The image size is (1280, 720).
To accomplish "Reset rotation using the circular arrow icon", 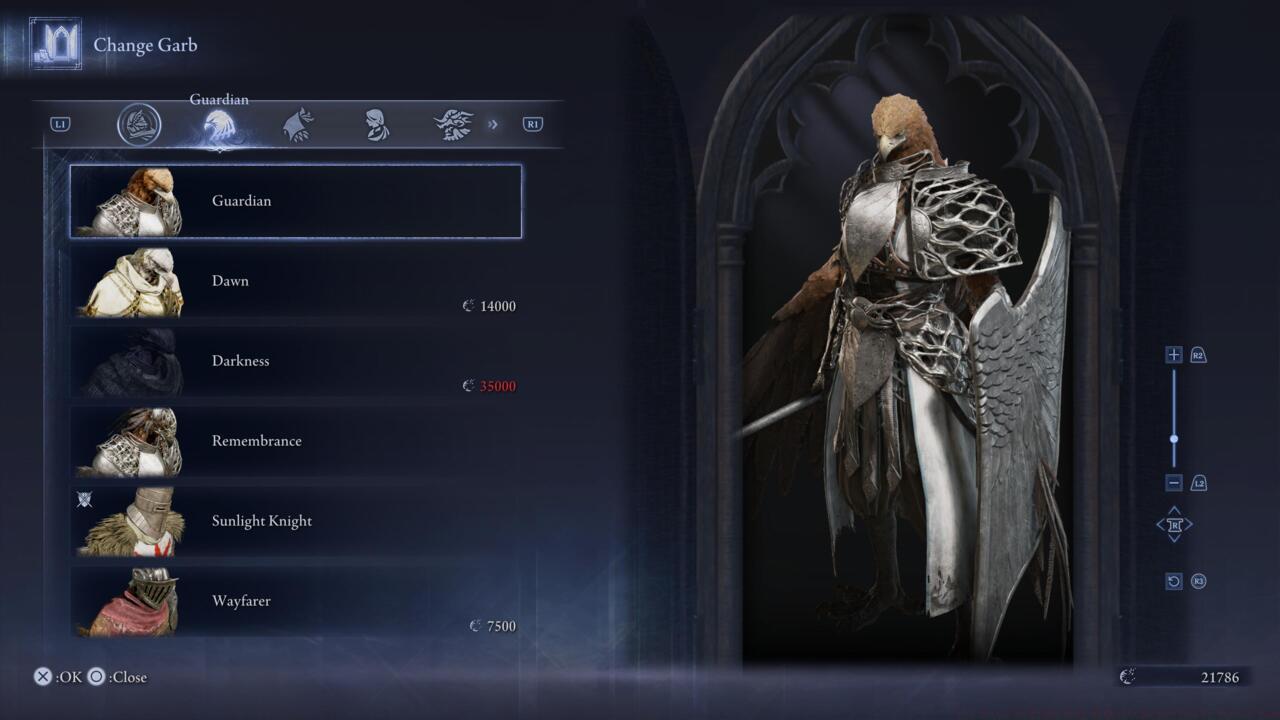I will tap(1173, 580).
